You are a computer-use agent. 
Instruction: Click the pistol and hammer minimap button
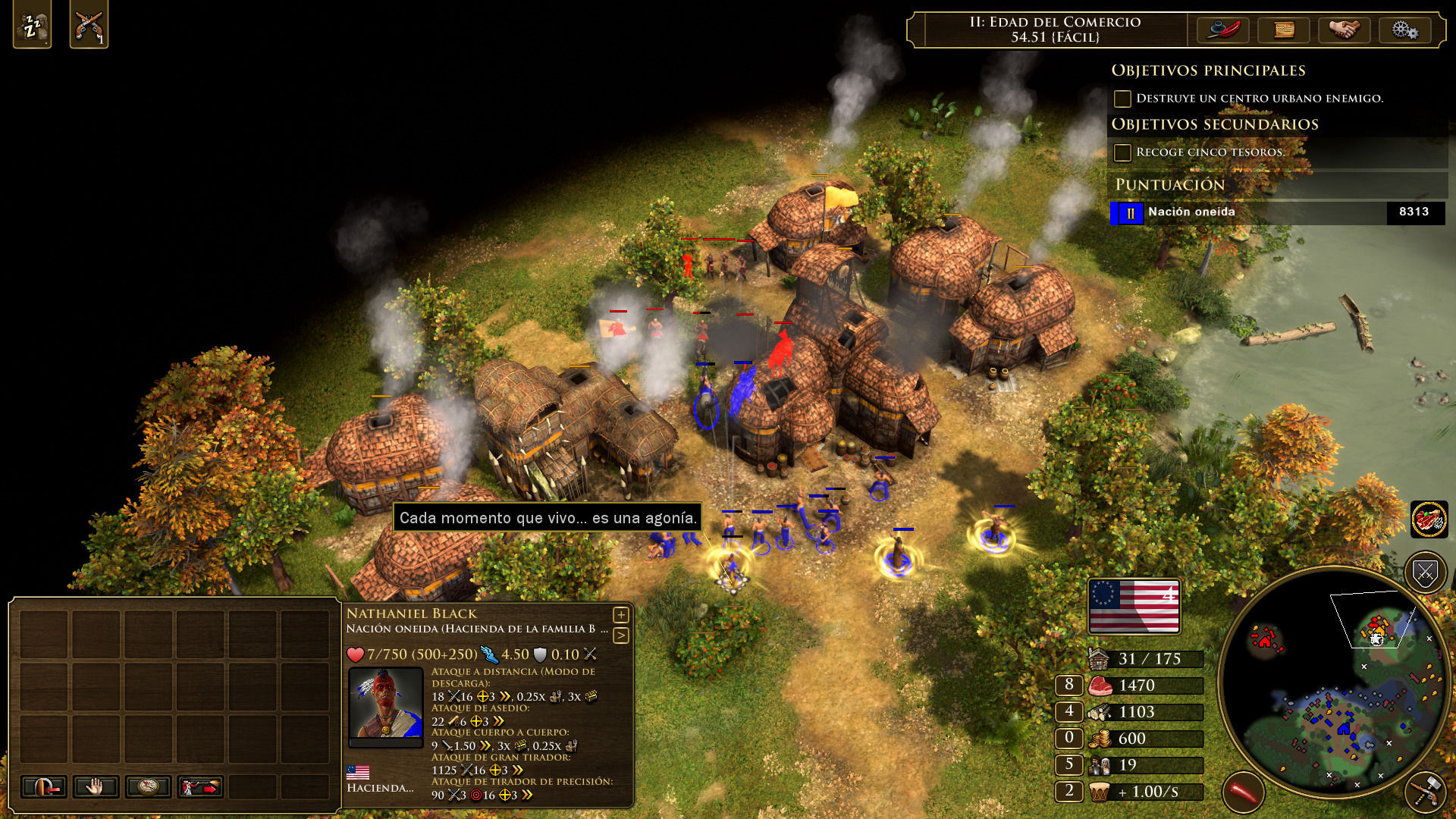[x=1425, y=792]
